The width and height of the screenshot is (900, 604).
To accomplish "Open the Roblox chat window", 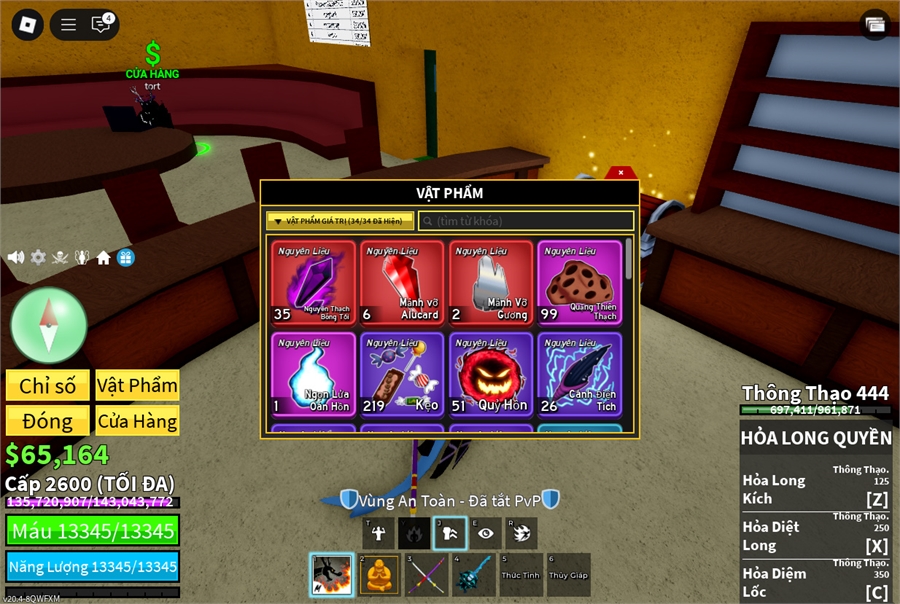I will pyautogui.click(x=100, y=25).
